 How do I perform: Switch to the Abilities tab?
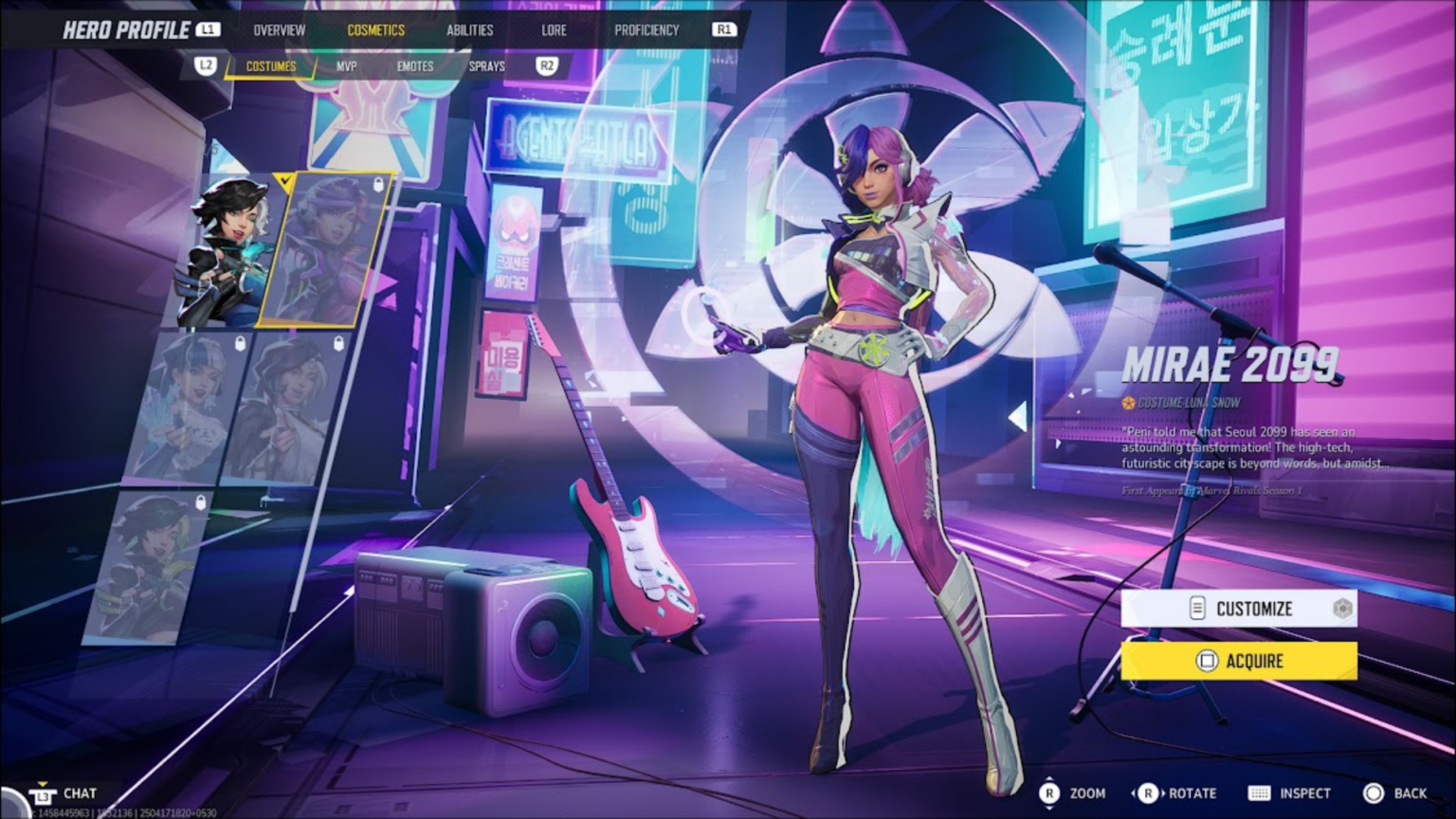[471, 29]
